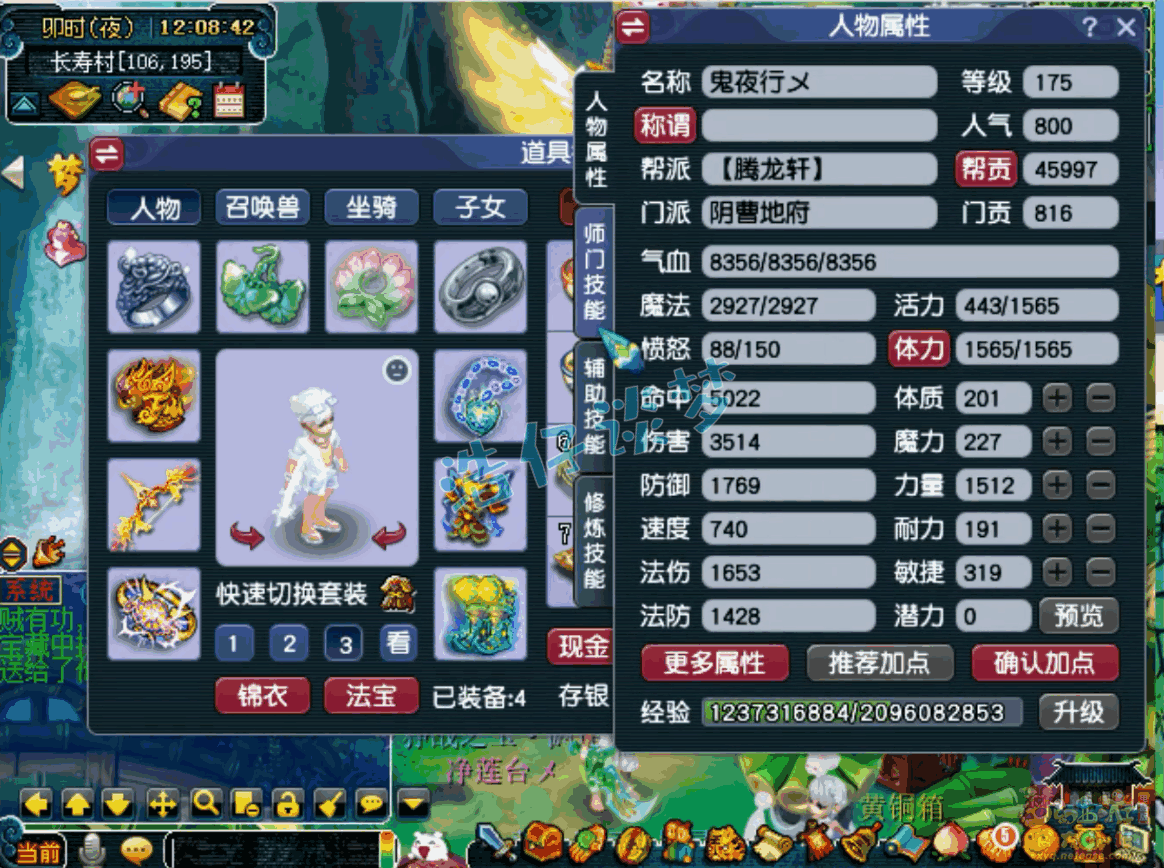This screenshot has width=1164, height=868.
Task: Click the red 体力 stamina button
Action: point(918,349)
